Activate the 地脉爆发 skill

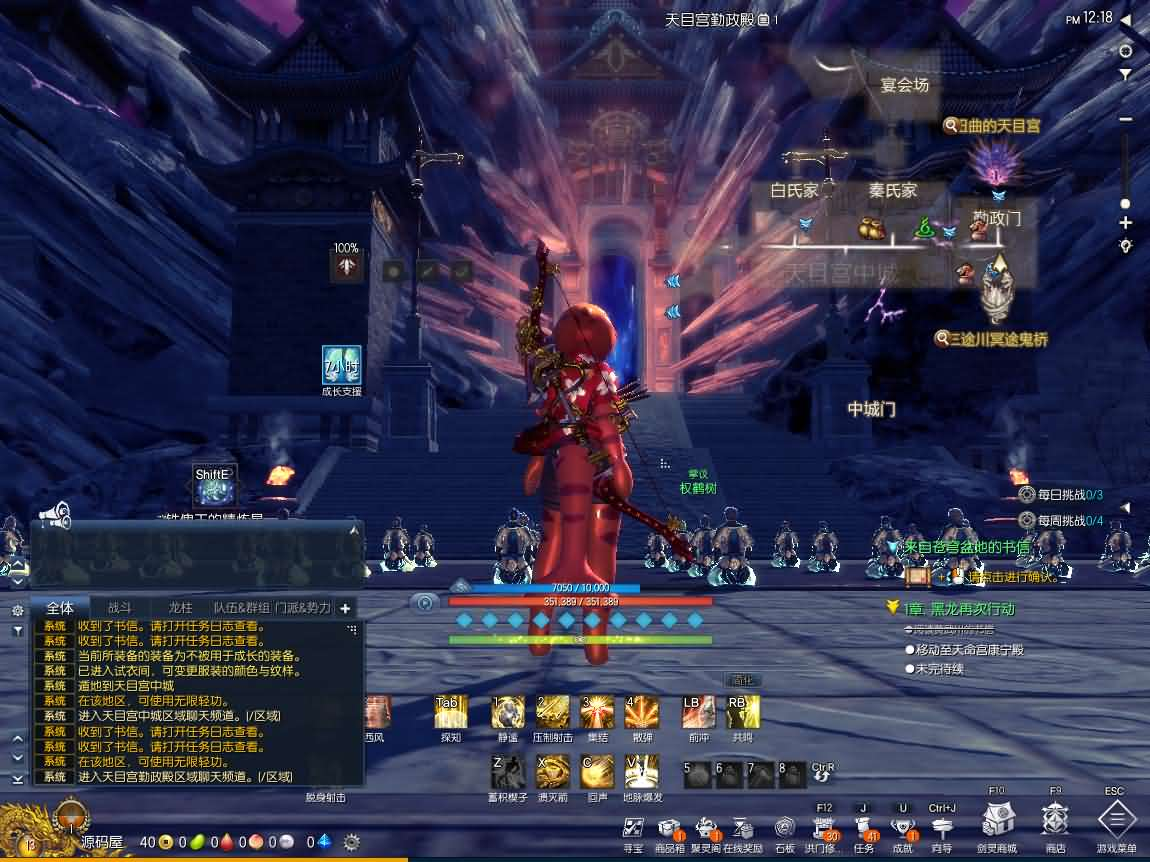click(642, 771)
